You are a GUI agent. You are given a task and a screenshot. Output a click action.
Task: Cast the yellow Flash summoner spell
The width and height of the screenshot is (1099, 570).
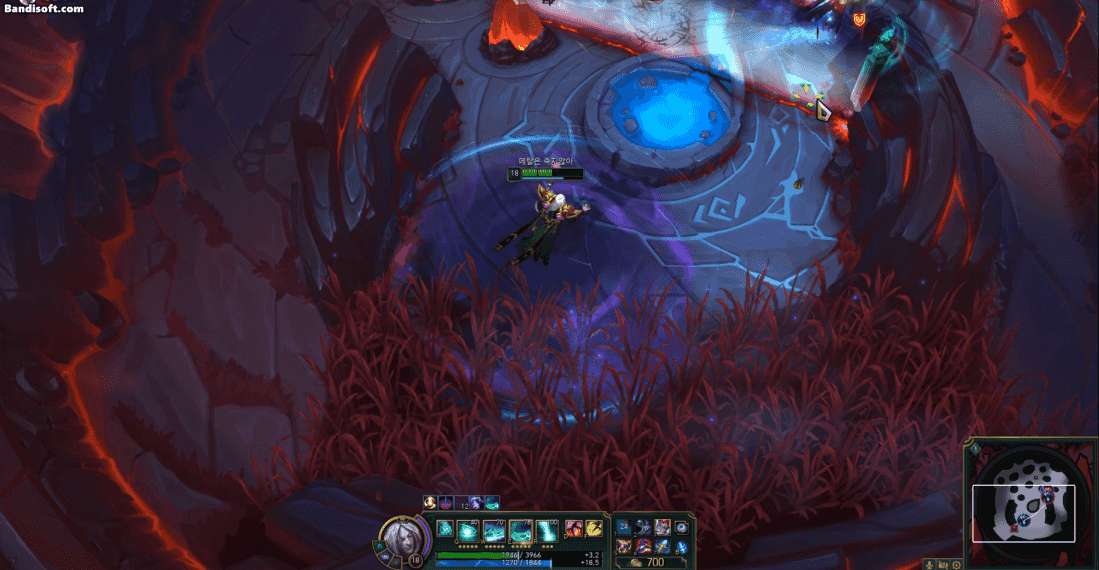pos(594,528)
